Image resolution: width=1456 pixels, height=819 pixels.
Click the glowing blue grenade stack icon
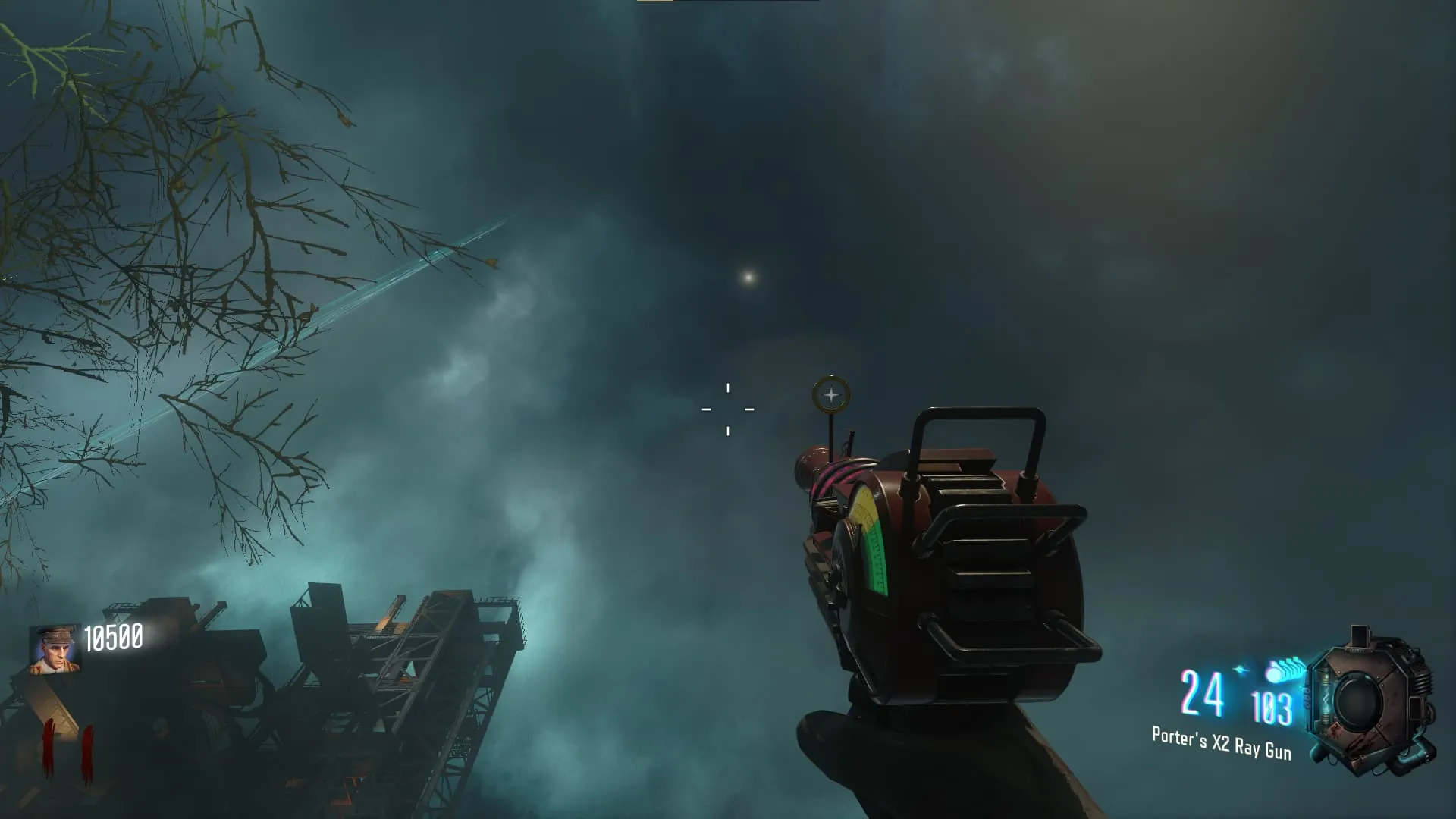(1283, 670)
